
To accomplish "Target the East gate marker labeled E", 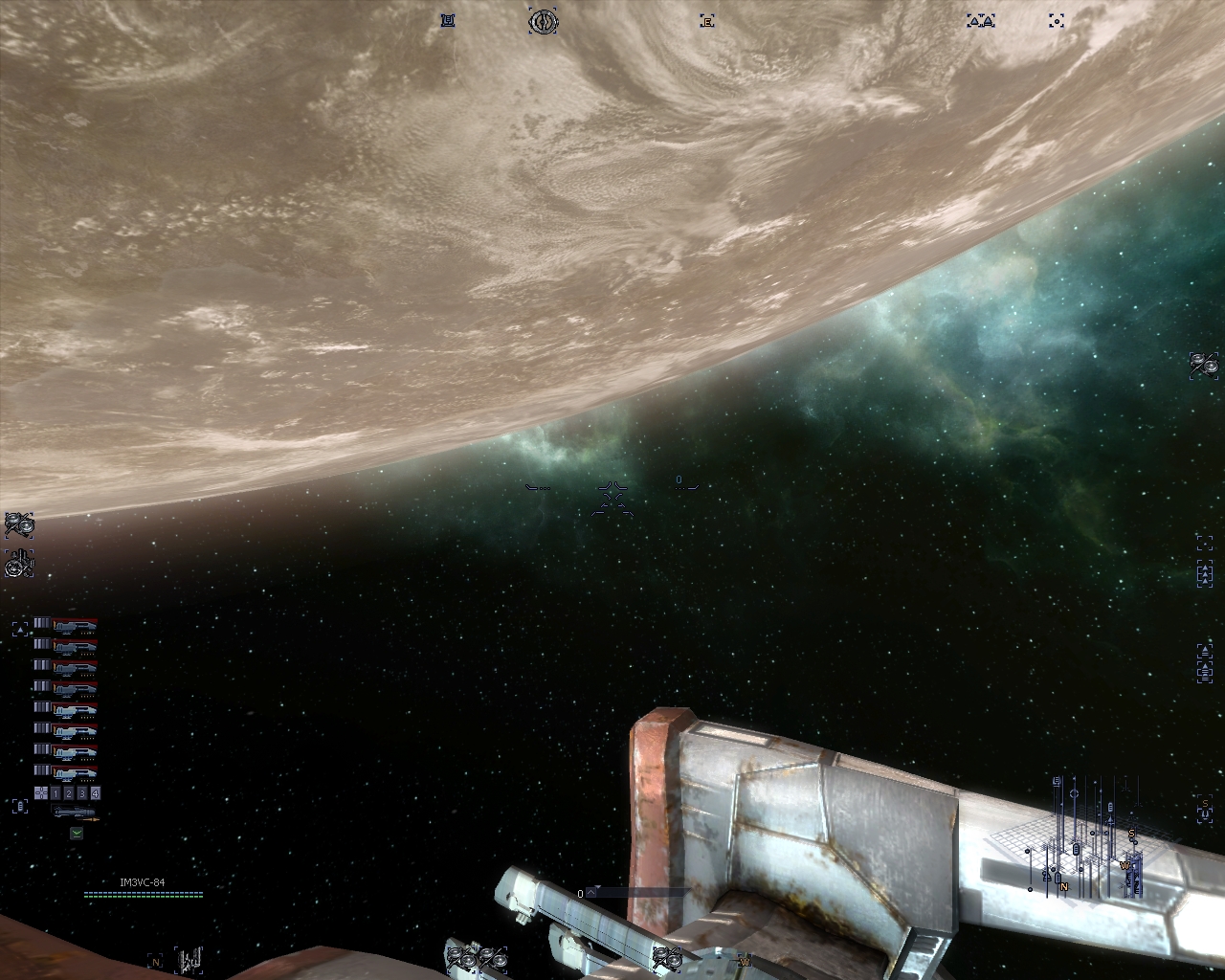I will click(707, 20).
